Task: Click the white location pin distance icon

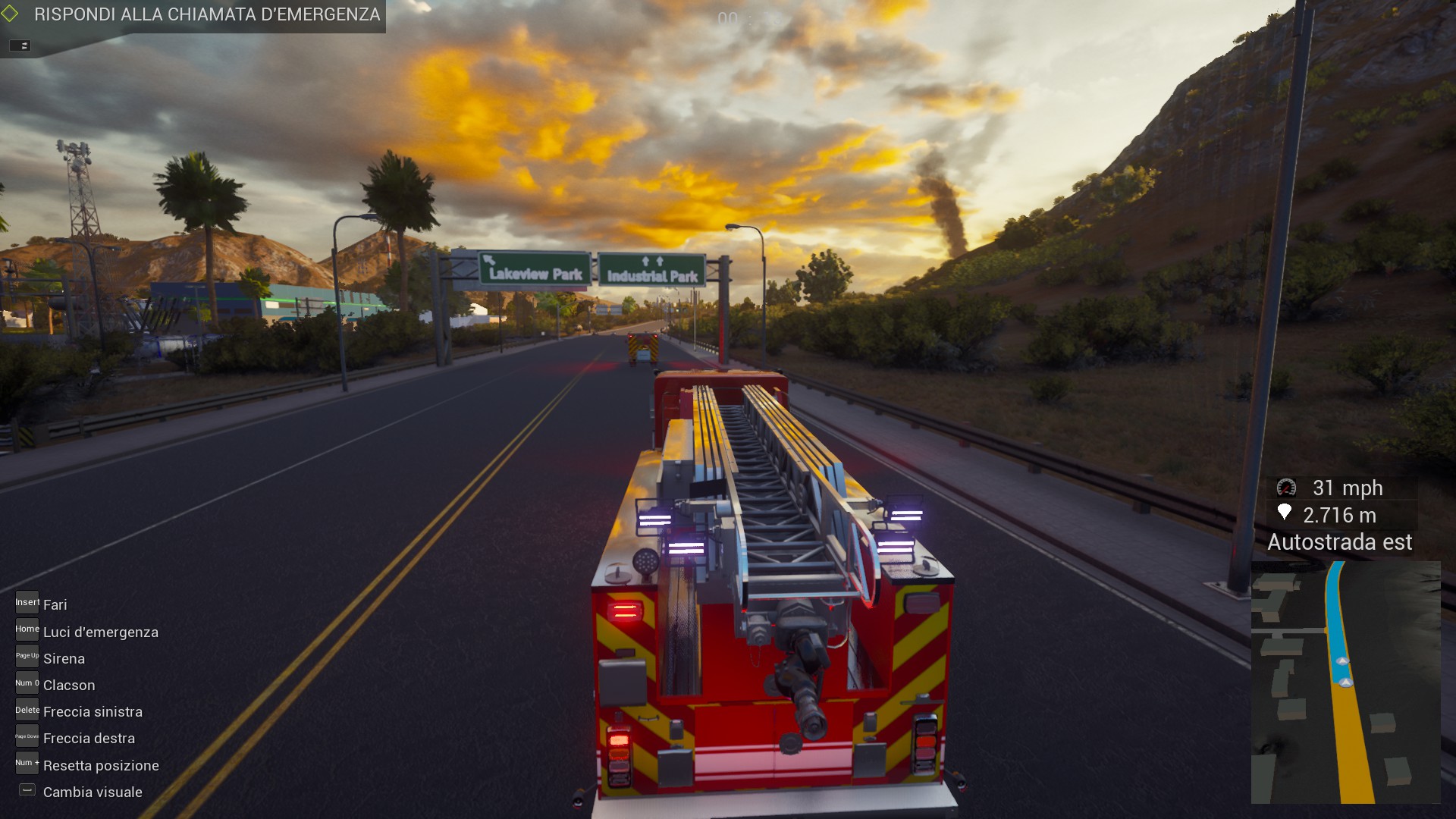Action: [x=1285, y=515]
